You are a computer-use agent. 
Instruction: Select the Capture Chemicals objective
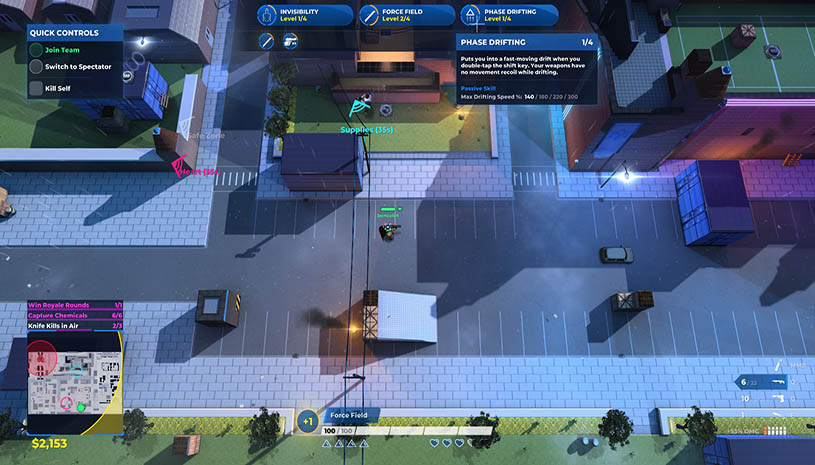click(x=75, y=315)
